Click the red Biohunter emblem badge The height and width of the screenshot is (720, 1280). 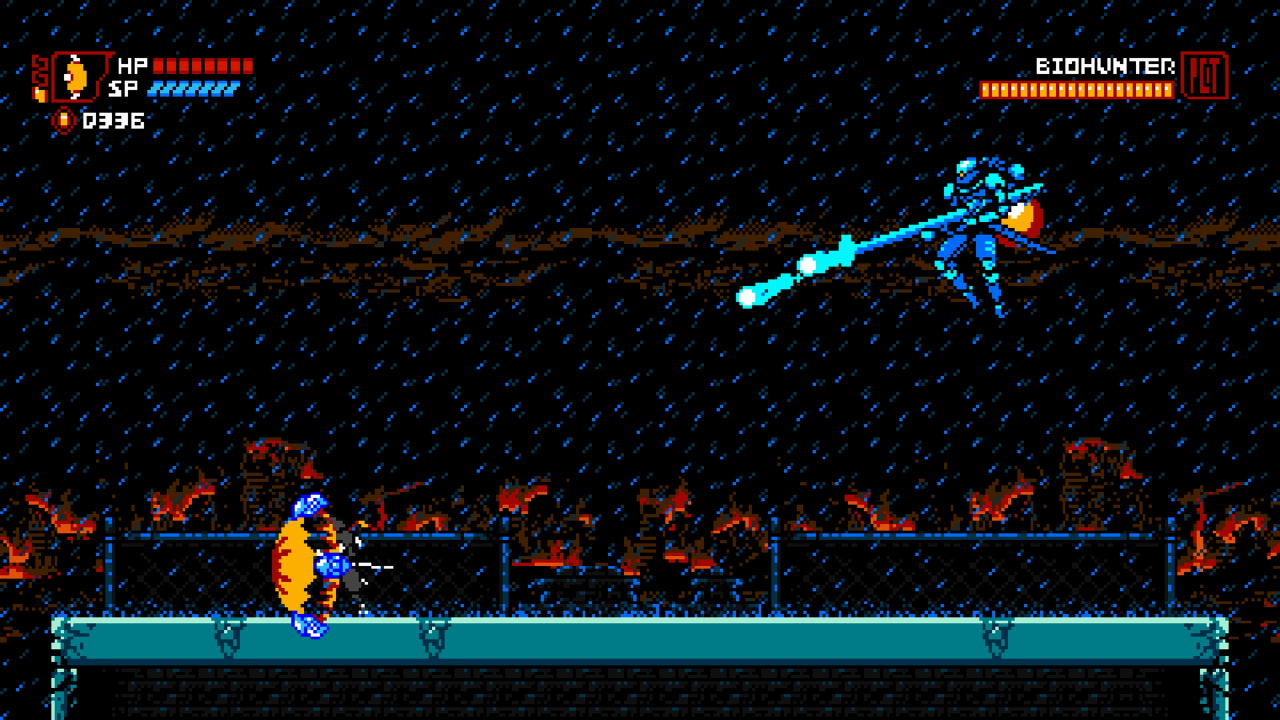[x=1205, y=75]
